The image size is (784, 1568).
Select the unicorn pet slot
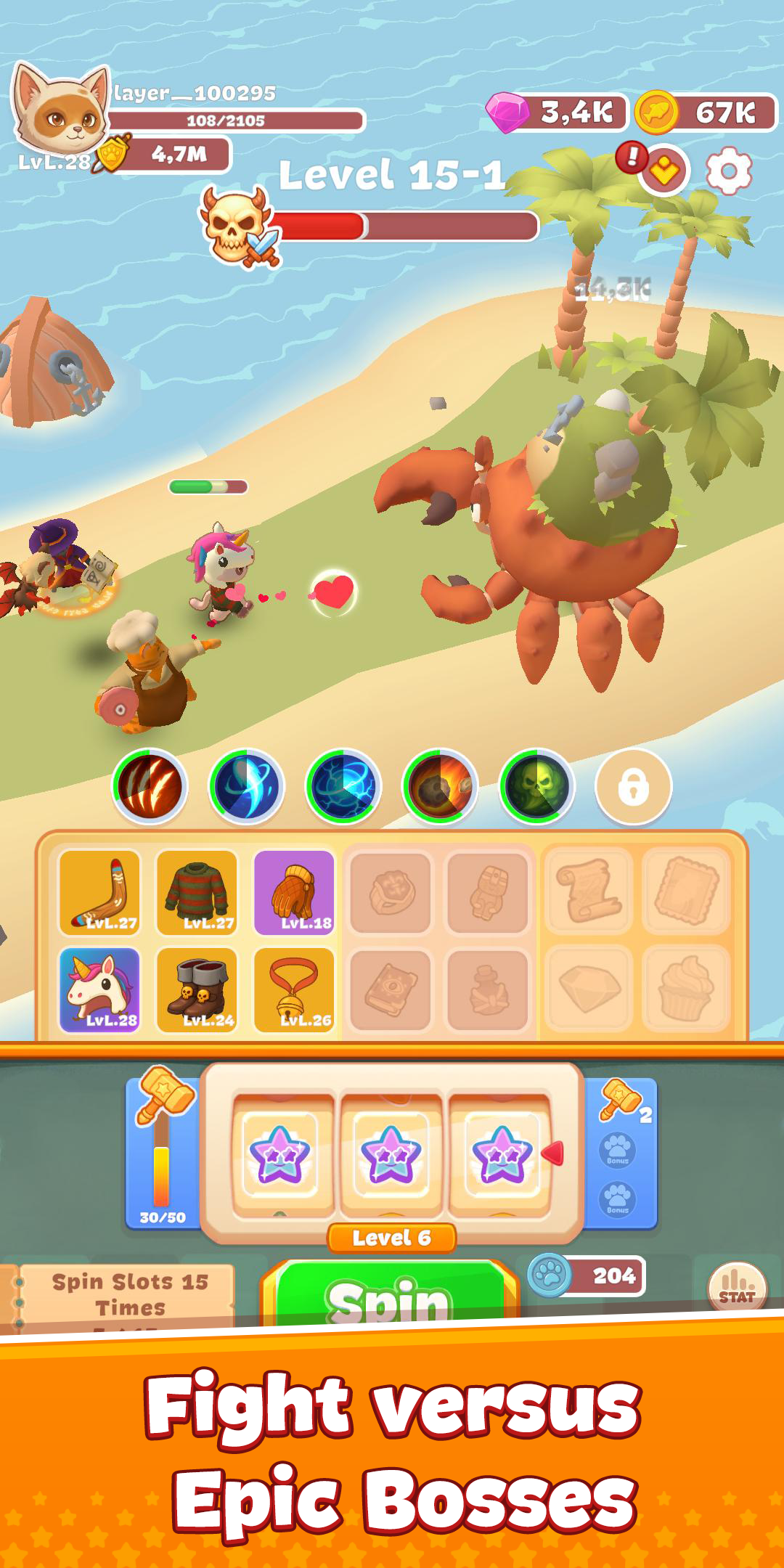point(99,989)
